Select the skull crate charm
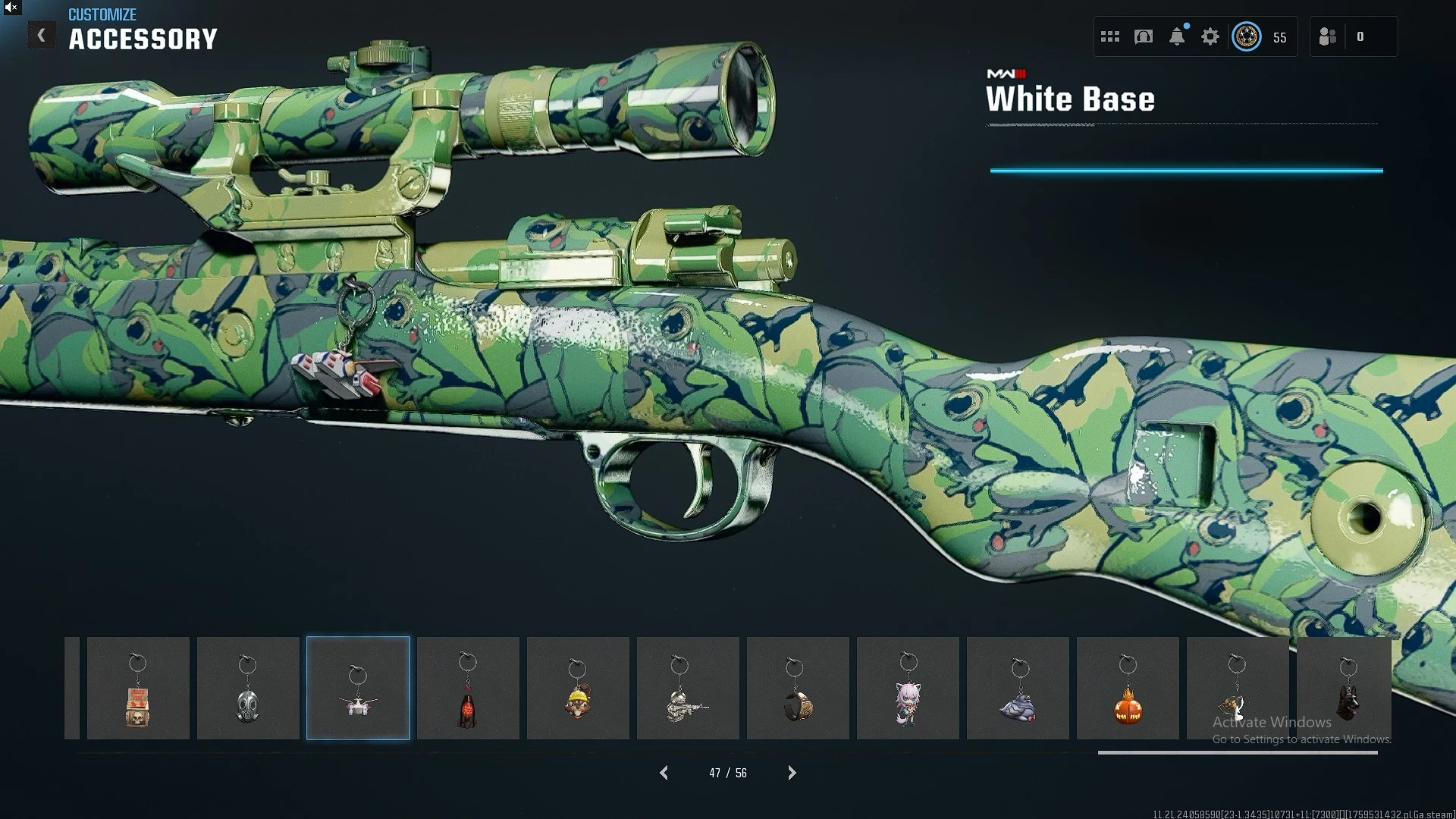The width and height of the screenshot is (1456, 819). coord(138,689)
